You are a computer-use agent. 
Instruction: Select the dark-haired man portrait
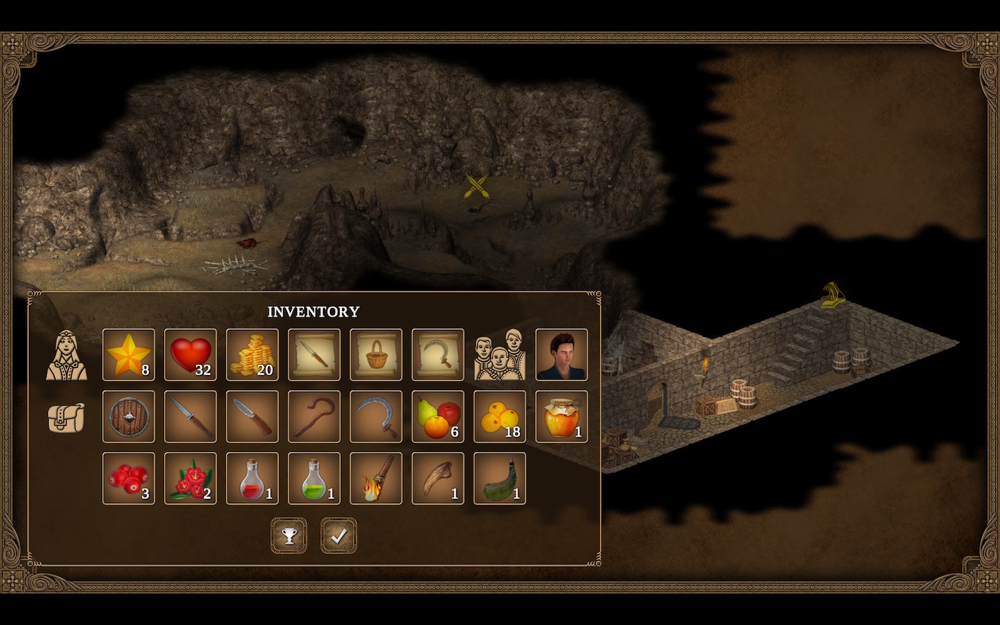pyautogui.click(x=562, y=355)
